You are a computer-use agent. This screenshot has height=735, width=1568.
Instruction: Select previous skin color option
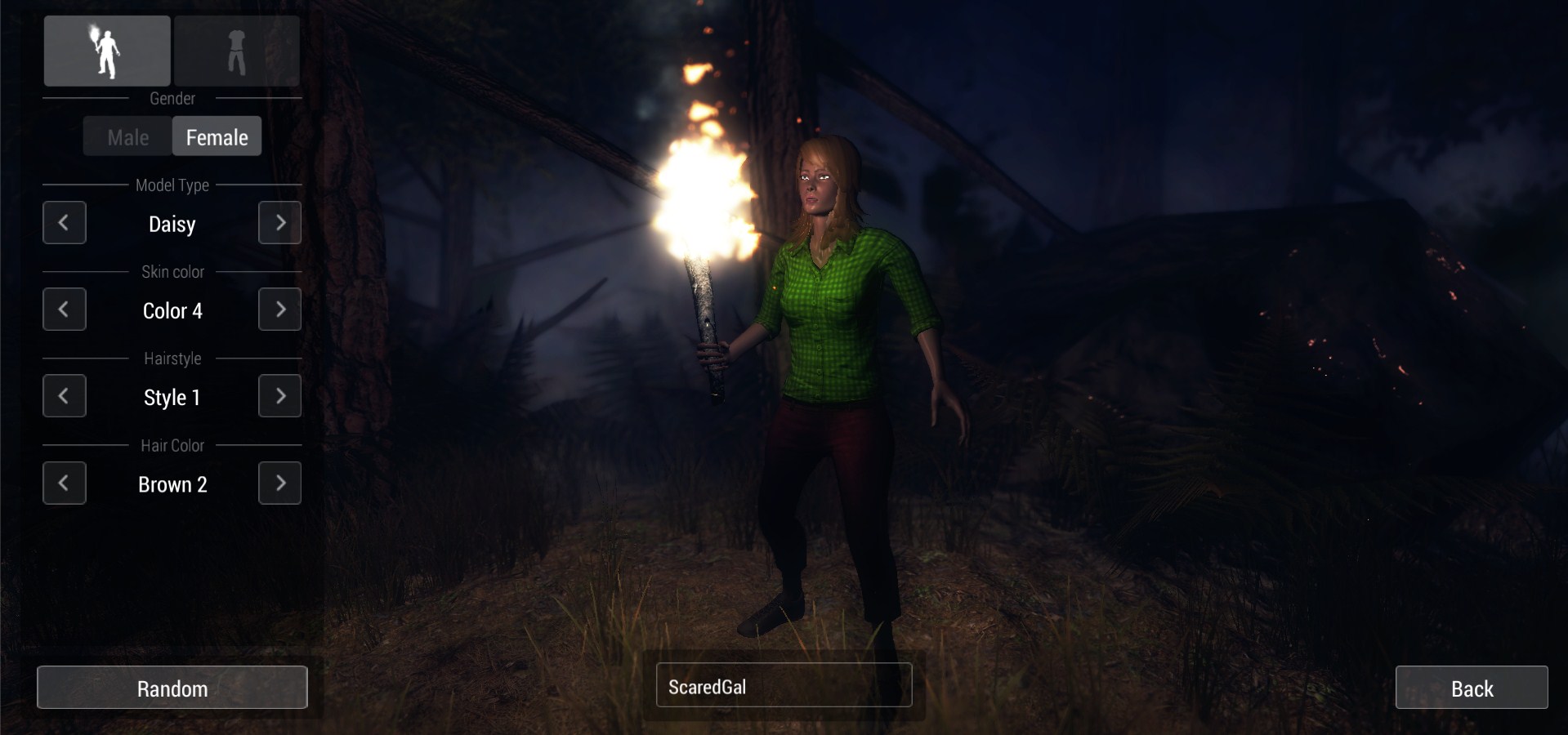click(65, 310)
